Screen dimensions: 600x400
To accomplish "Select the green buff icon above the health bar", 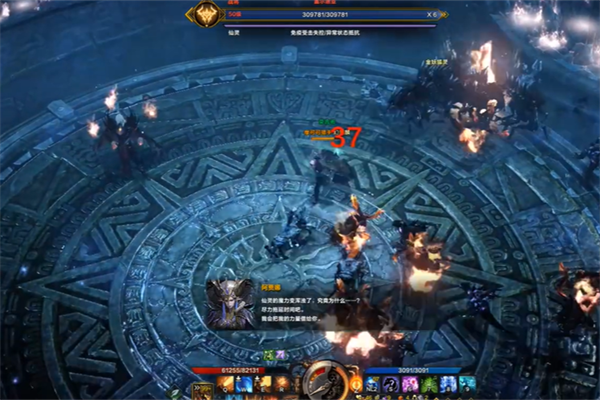I will [x=270, y=355].
